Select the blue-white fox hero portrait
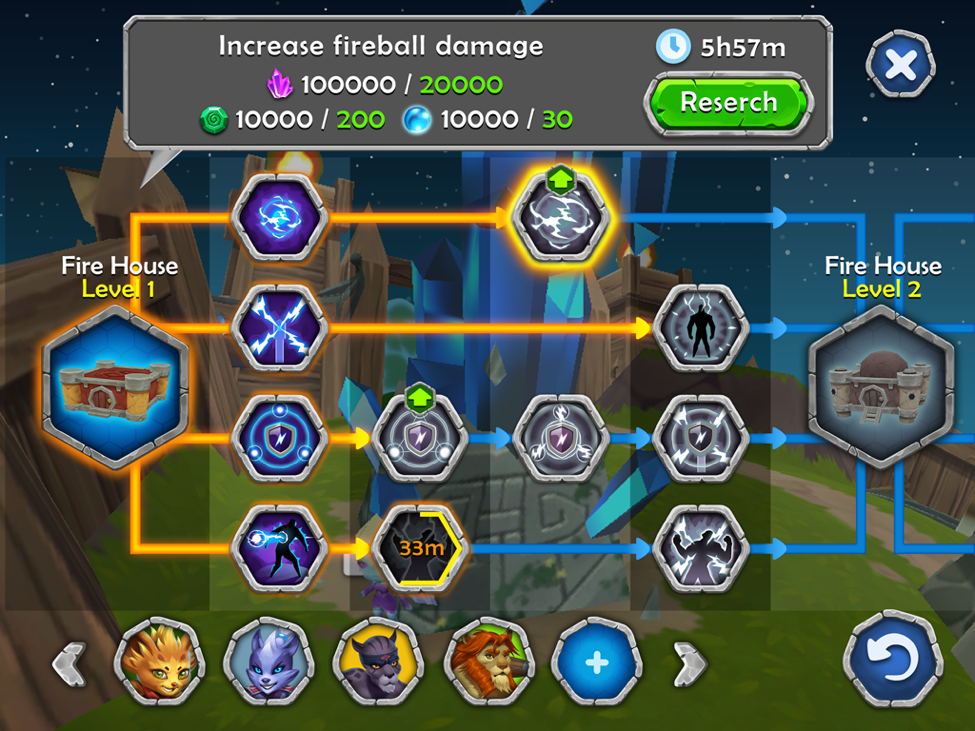Screen dimensions: 975x731 coord(269,662)
